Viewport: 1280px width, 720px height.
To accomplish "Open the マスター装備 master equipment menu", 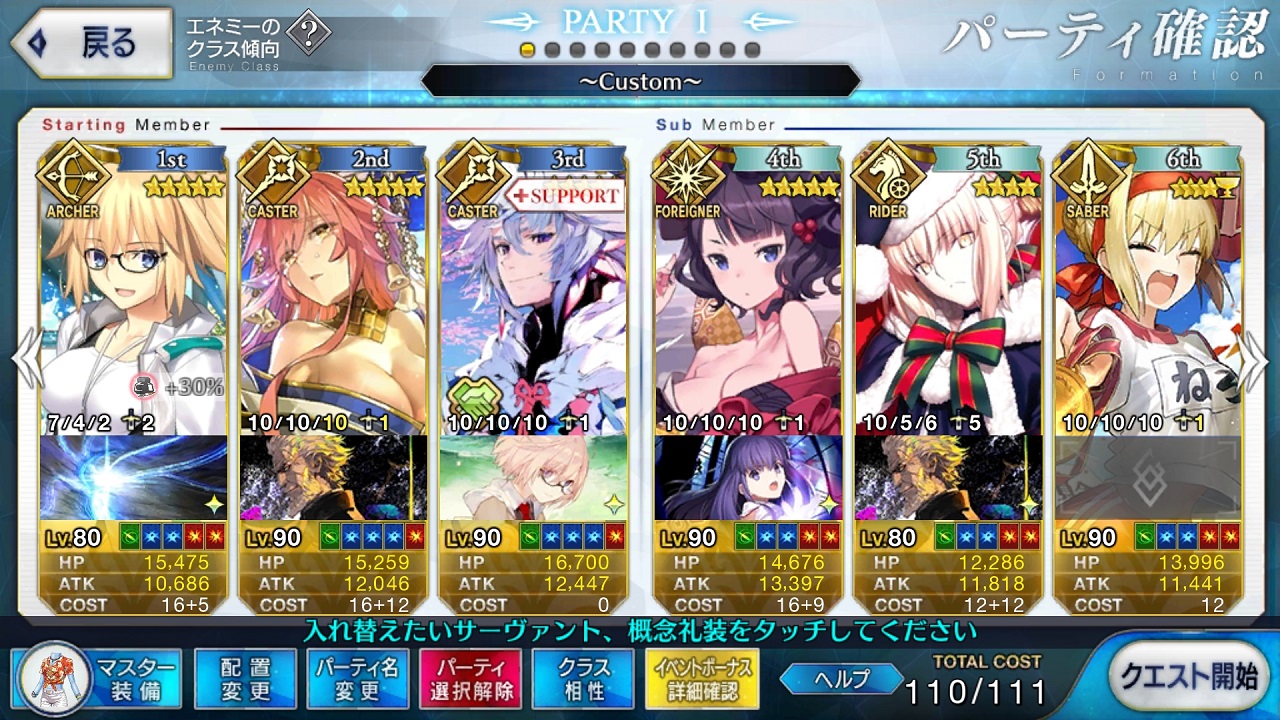I will coord(98,678).
